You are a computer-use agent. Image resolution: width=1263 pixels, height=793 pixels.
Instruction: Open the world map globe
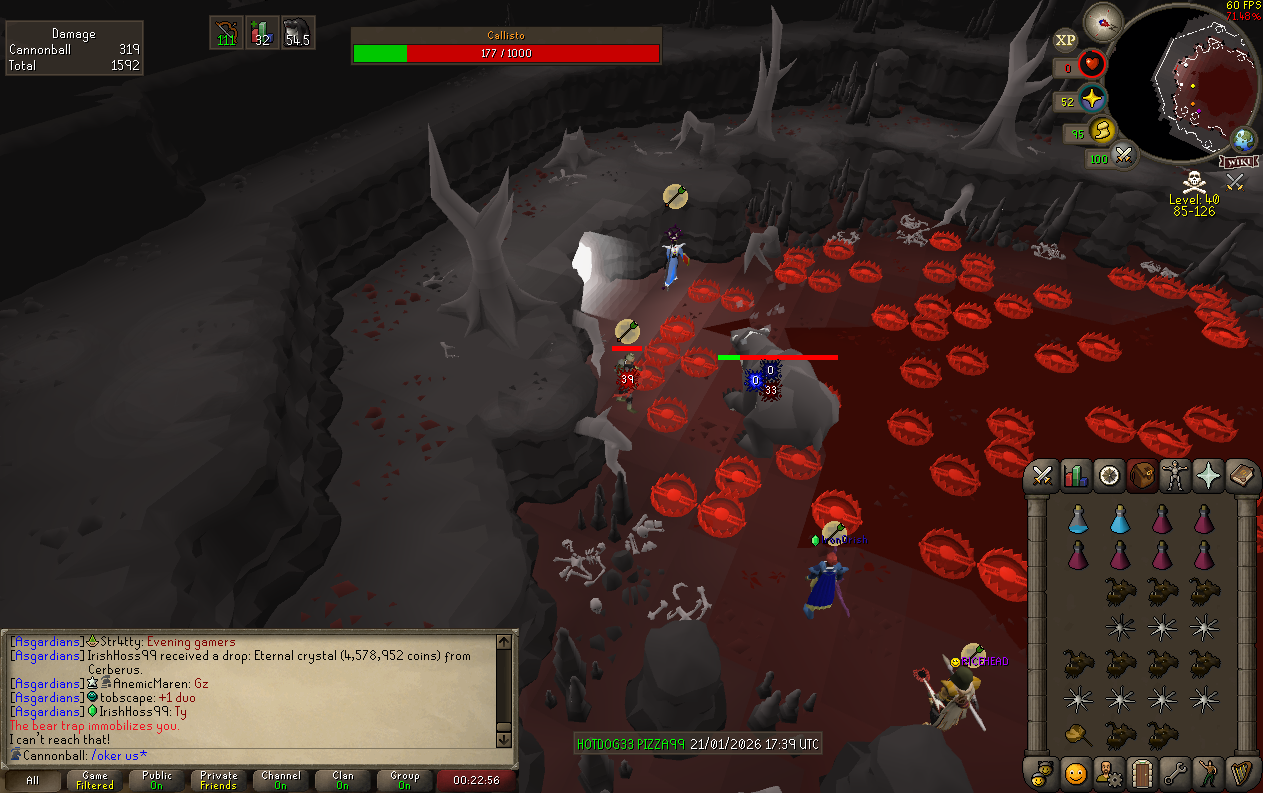[1245, 140]
